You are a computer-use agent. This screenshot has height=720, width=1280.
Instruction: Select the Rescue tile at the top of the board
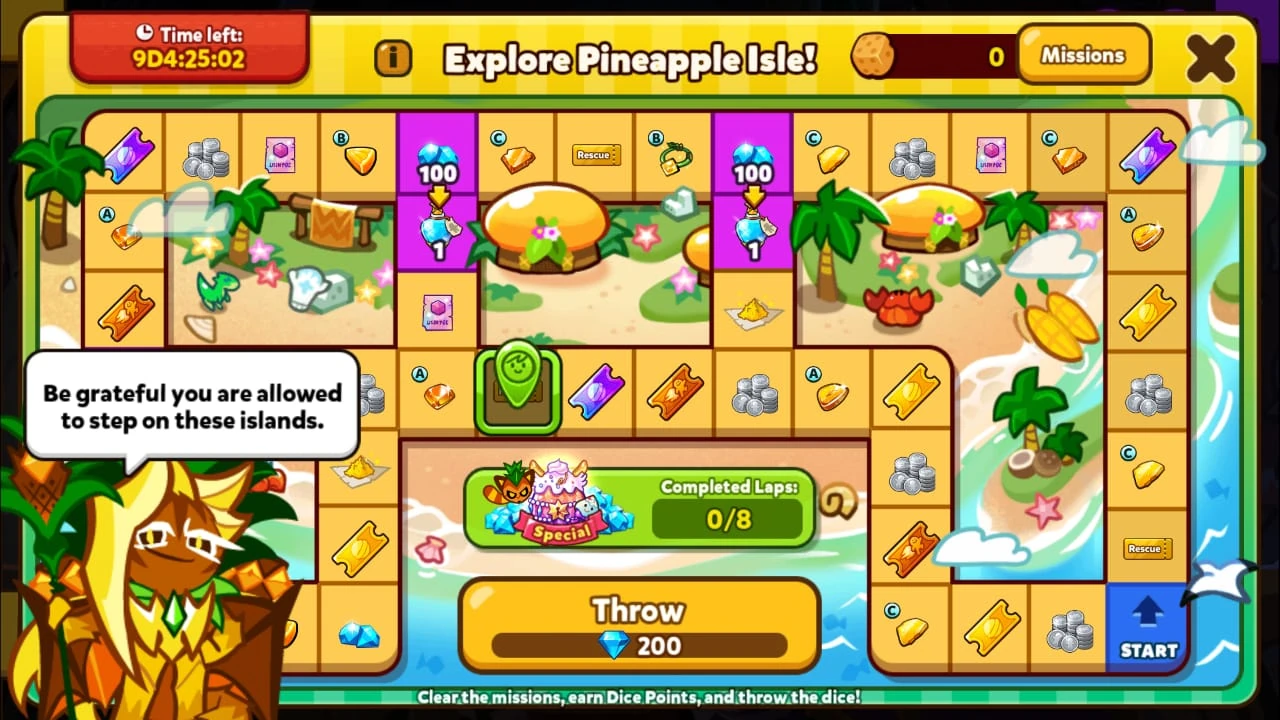point(594,155)
